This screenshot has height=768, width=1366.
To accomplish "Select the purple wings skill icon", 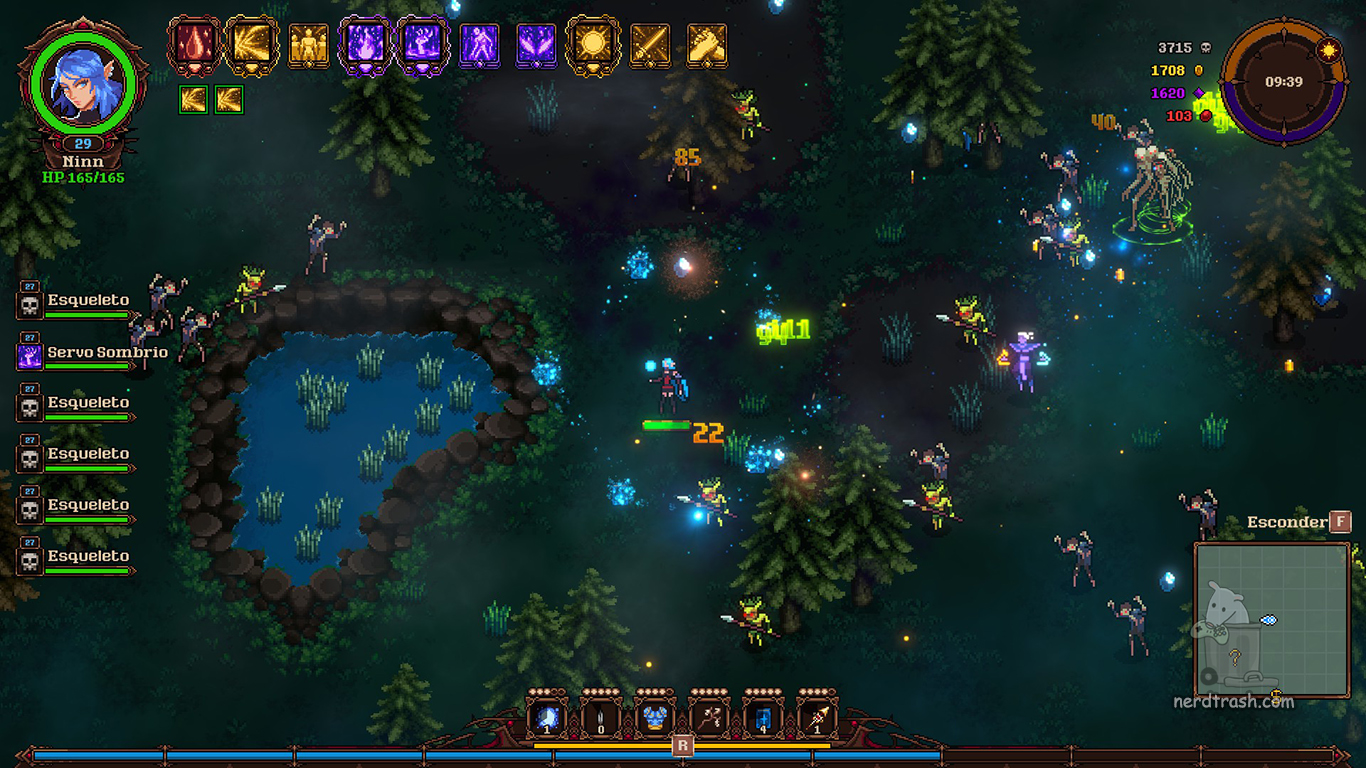I will (x=536, y=45).
